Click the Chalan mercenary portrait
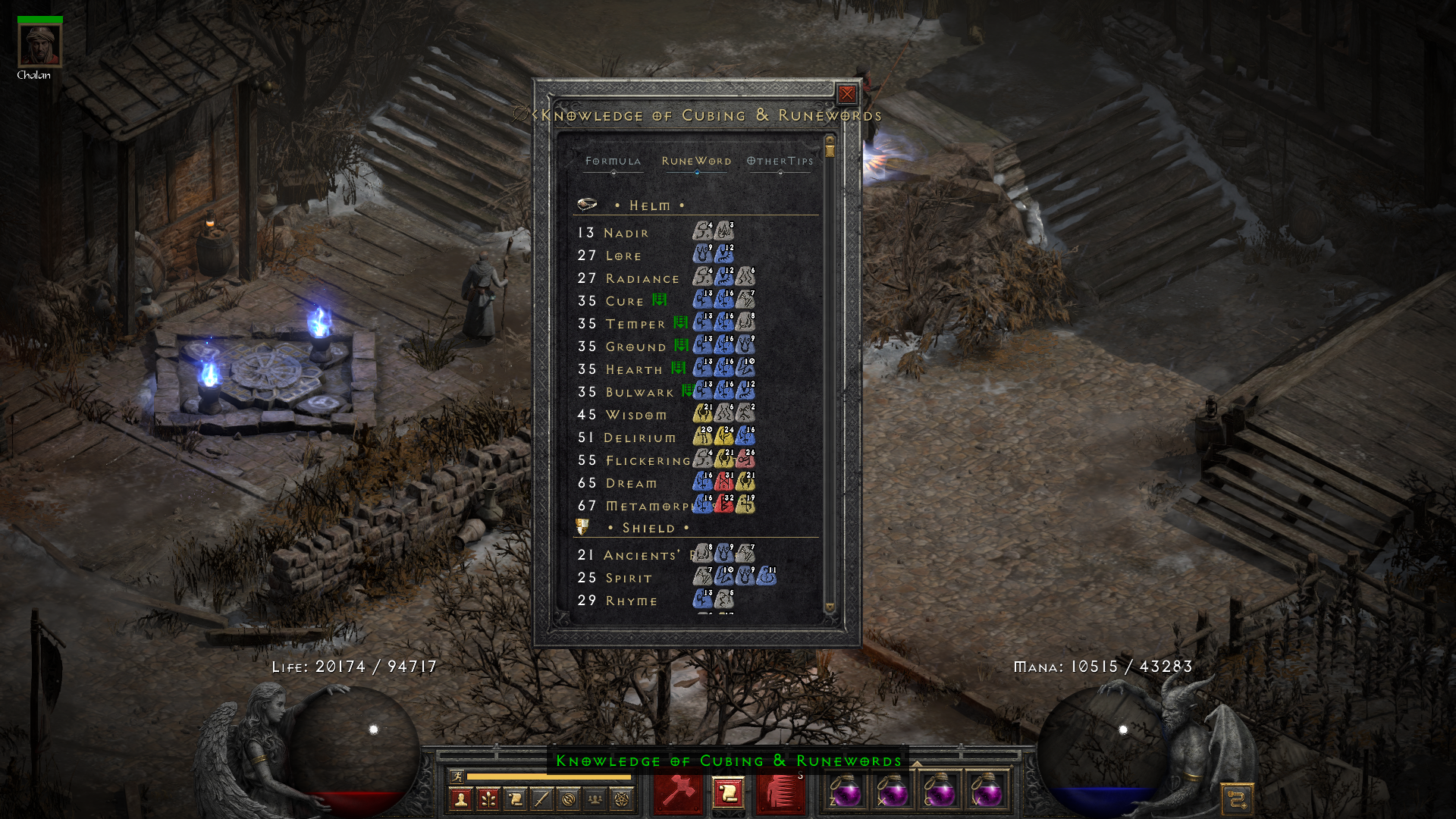Image resolution: width=1456 pixels, height=819 pixels. (x=39, y=45)
